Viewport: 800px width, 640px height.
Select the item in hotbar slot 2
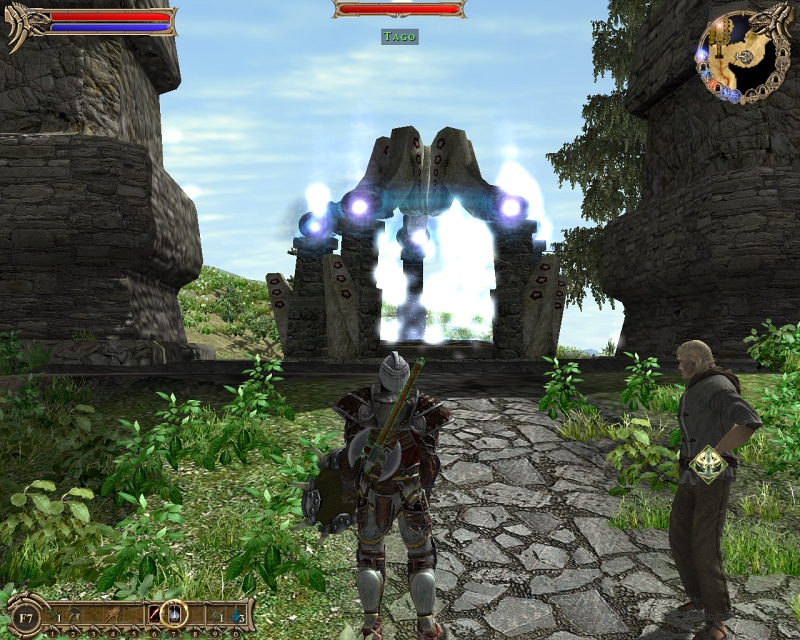click(73, 614)
